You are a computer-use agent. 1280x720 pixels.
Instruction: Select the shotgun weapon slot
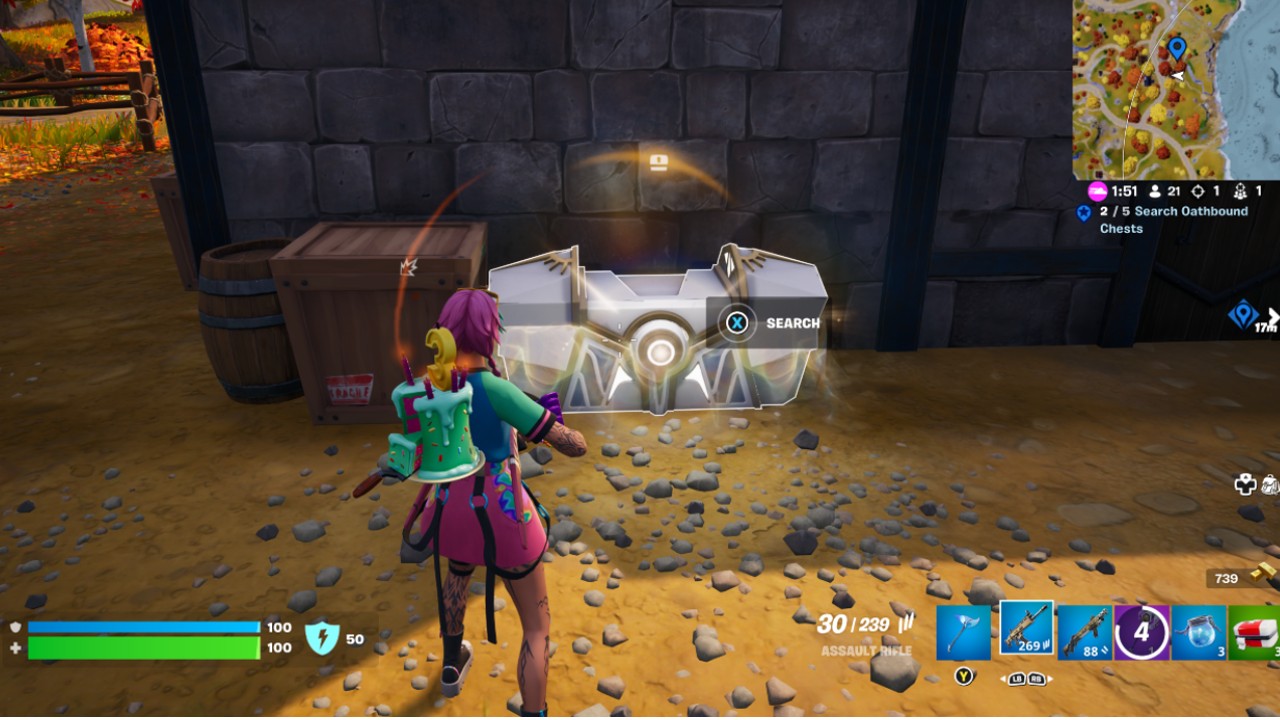coord(1084,630)
